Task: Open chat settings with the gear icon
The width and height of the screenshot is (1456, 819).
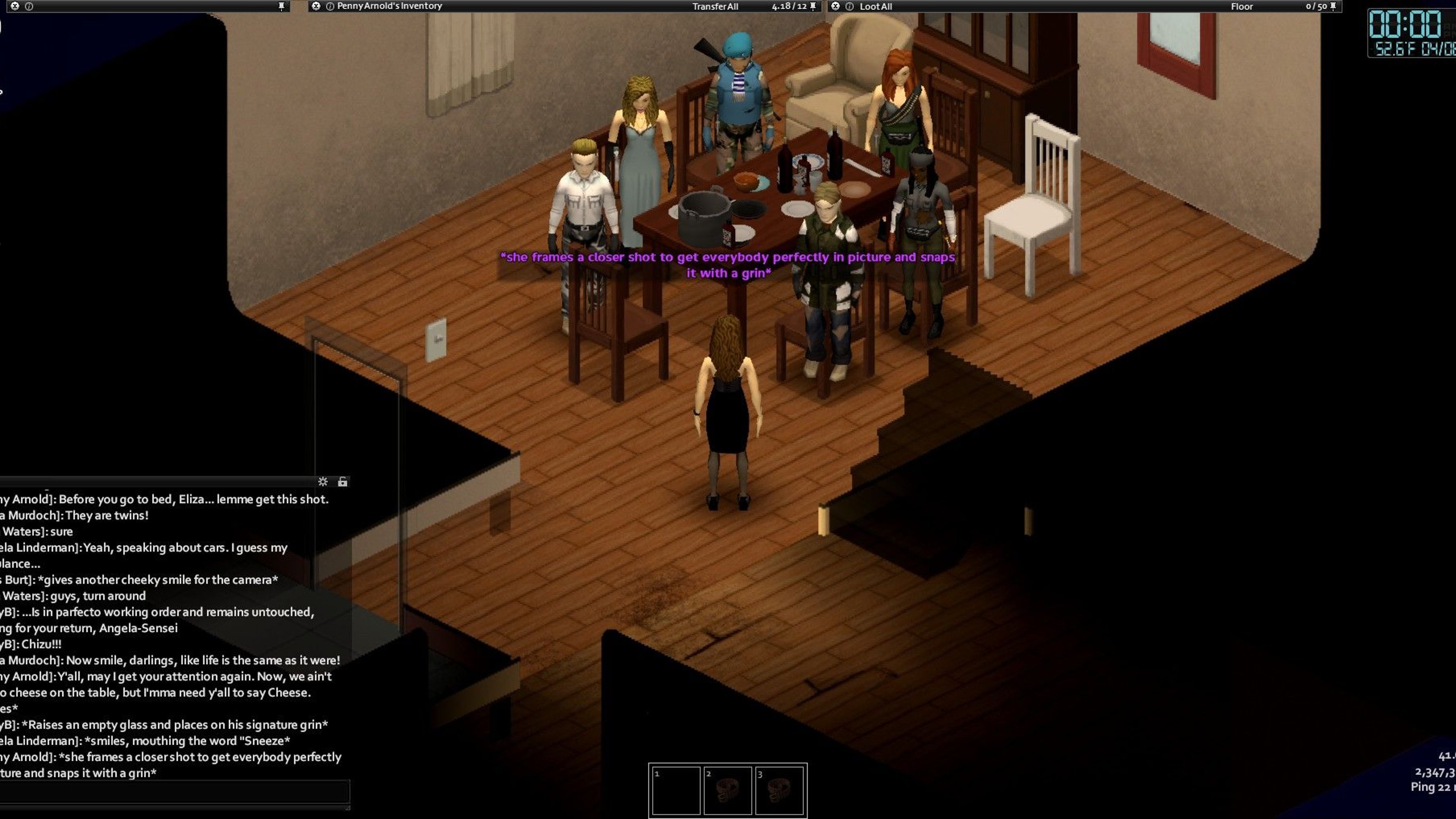Action: tap(323, 482)
